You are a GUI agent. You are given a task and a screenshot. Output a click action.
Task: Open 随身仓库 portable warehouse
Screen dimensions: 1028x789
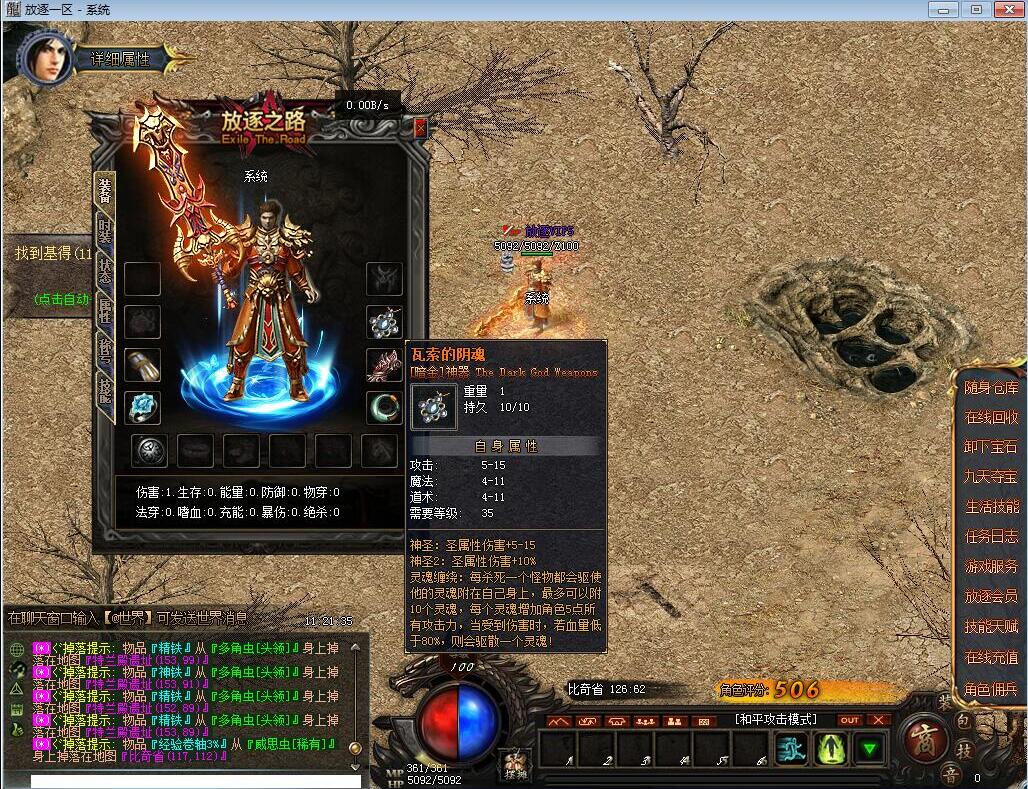tap(990, 388)
